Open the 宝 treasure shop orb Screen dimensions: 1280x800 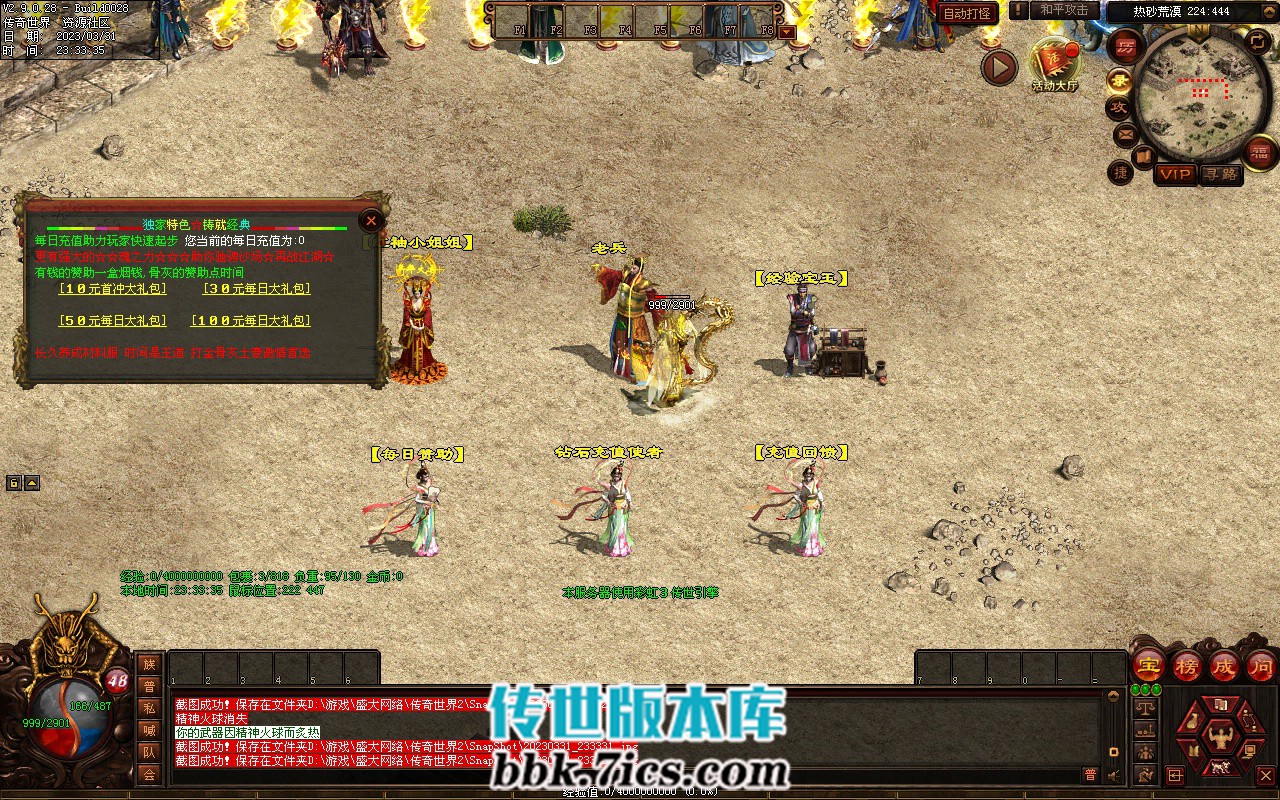pos(1149,665)
